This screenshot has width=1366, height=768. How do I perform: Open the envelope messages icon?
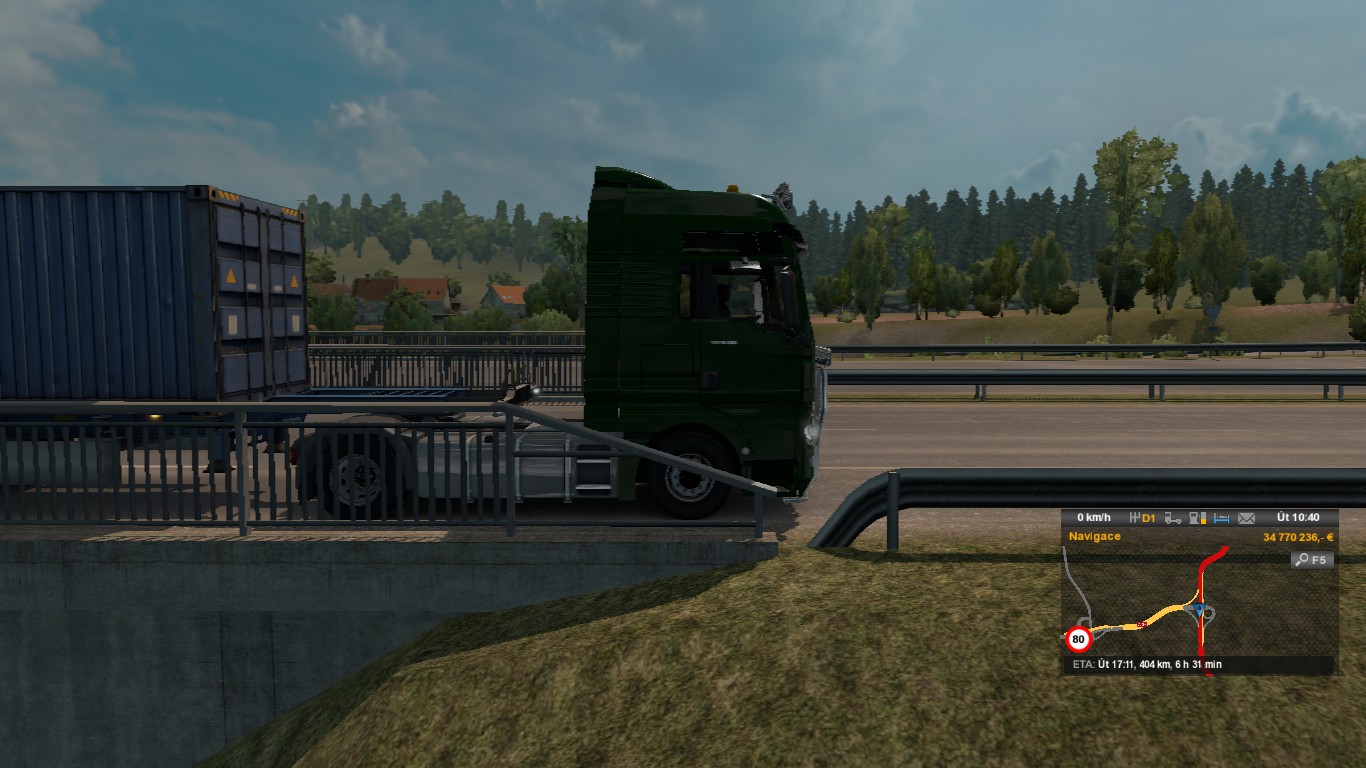point(1246,518)
